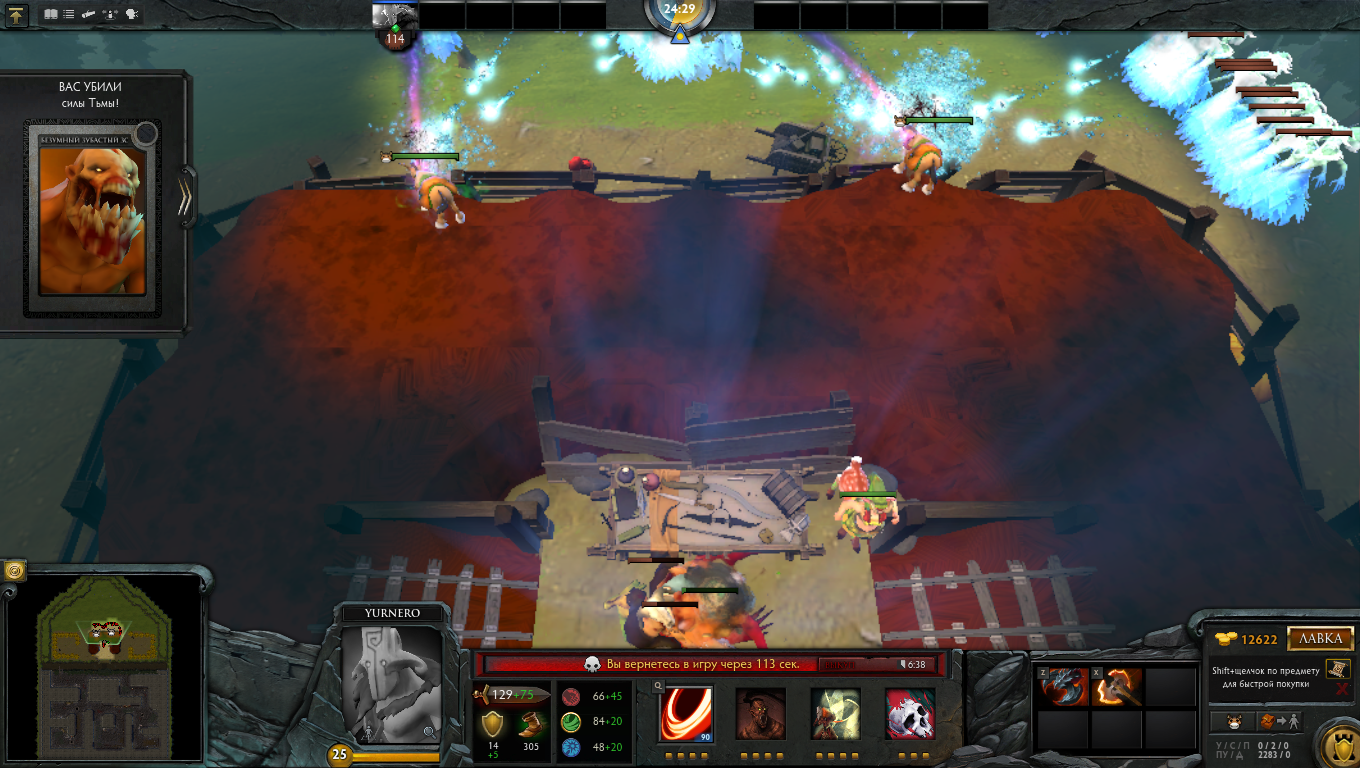Screen dimensions: 1360x768
Task: Open the dashboard with the gold arrow button
Action: click(x=18, y=15)
